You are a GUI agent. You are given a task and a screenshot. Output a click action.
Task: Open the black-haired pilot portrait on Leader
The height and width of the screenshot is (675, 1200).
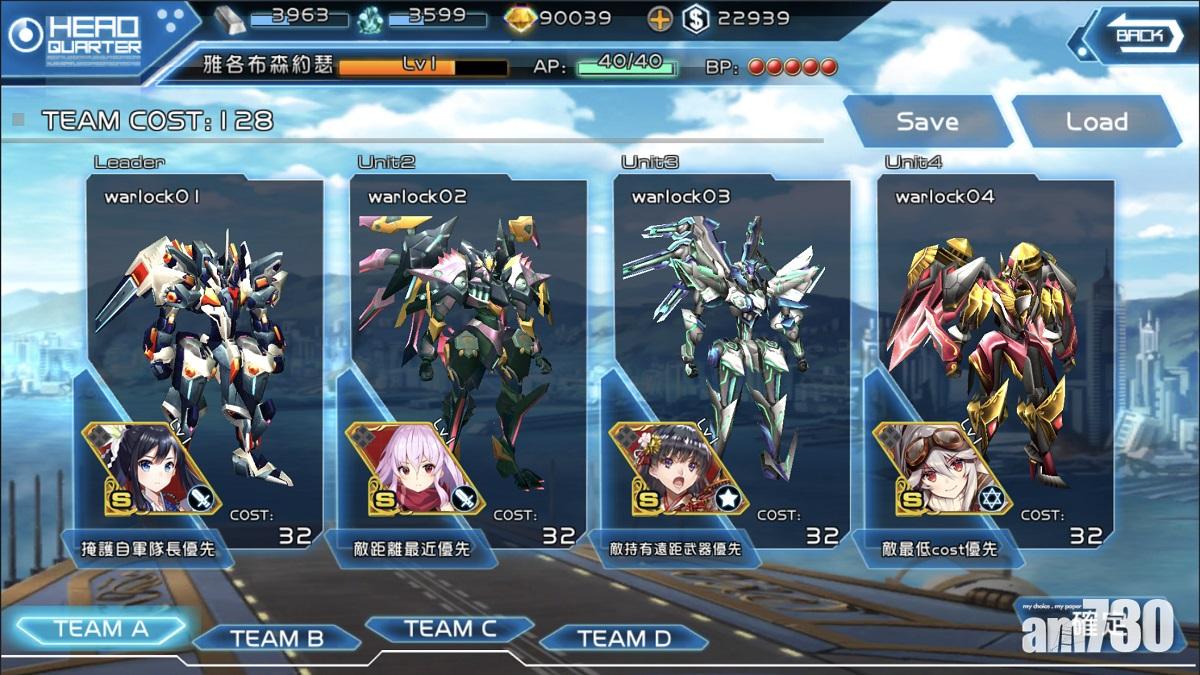tap(144, 468)
